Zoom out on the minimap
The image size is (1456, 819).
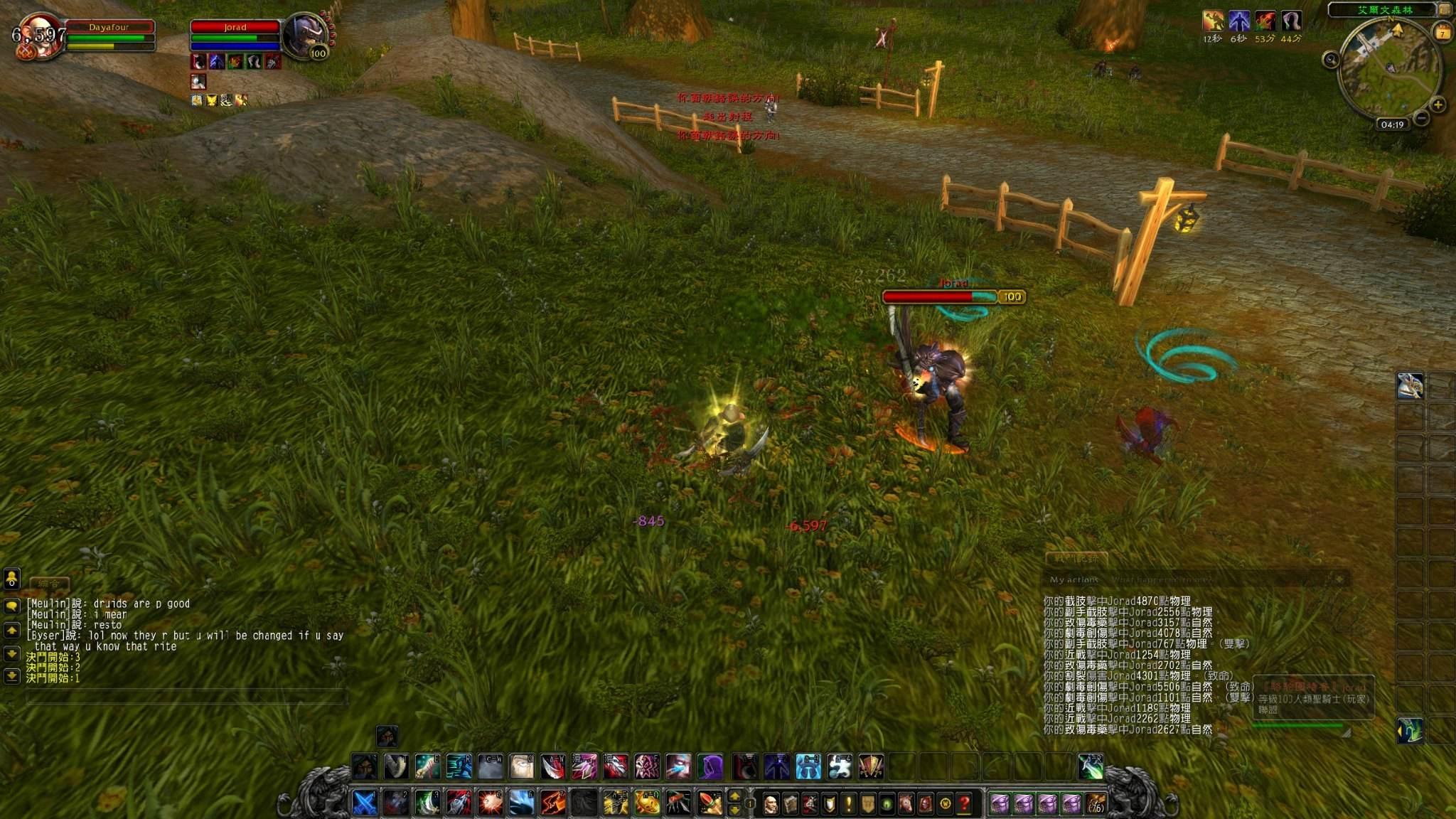point(1420,118)
